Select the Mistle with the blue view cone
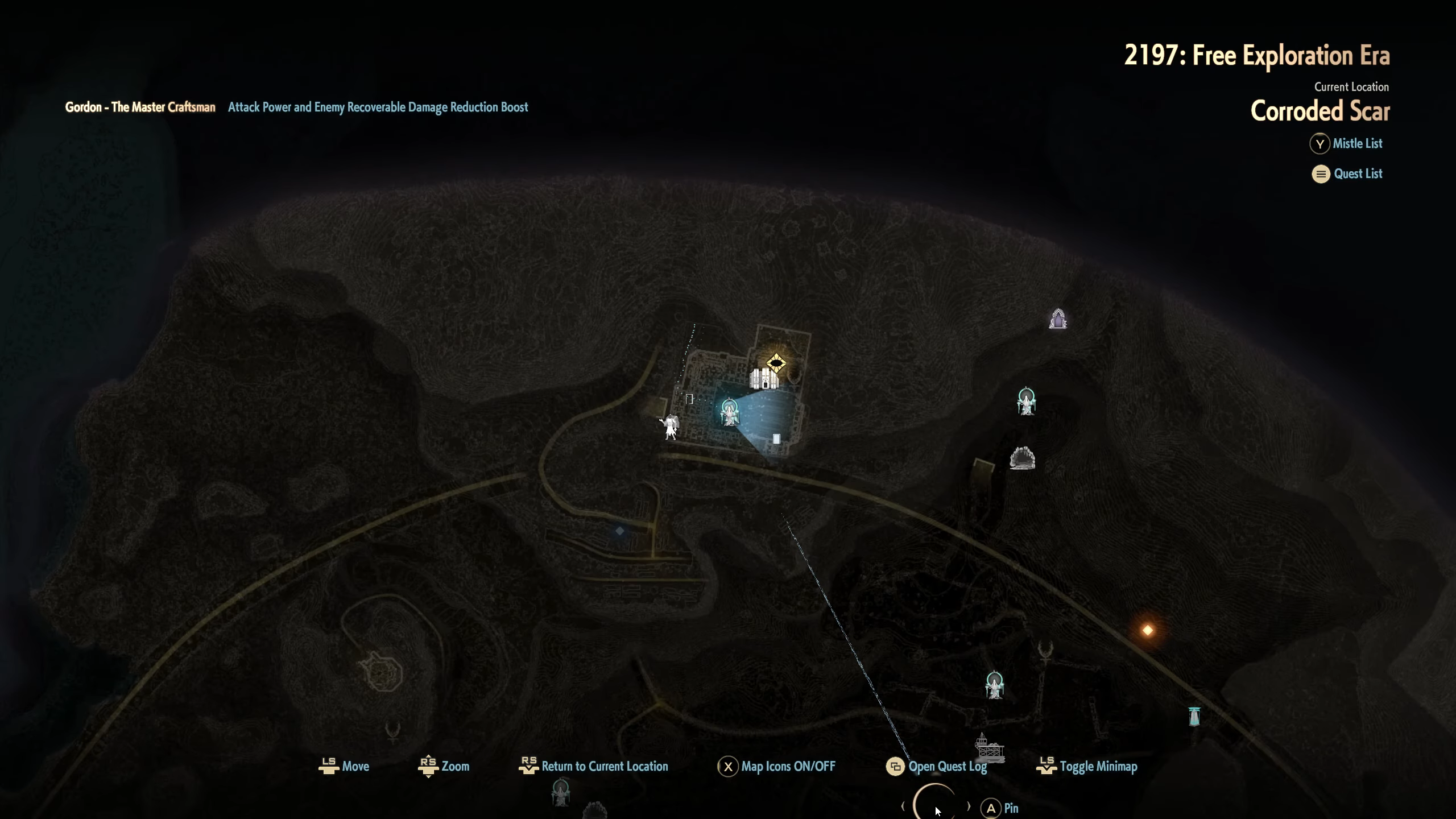The height and width of the screenshot is (819, 1456). coord(729,412)
